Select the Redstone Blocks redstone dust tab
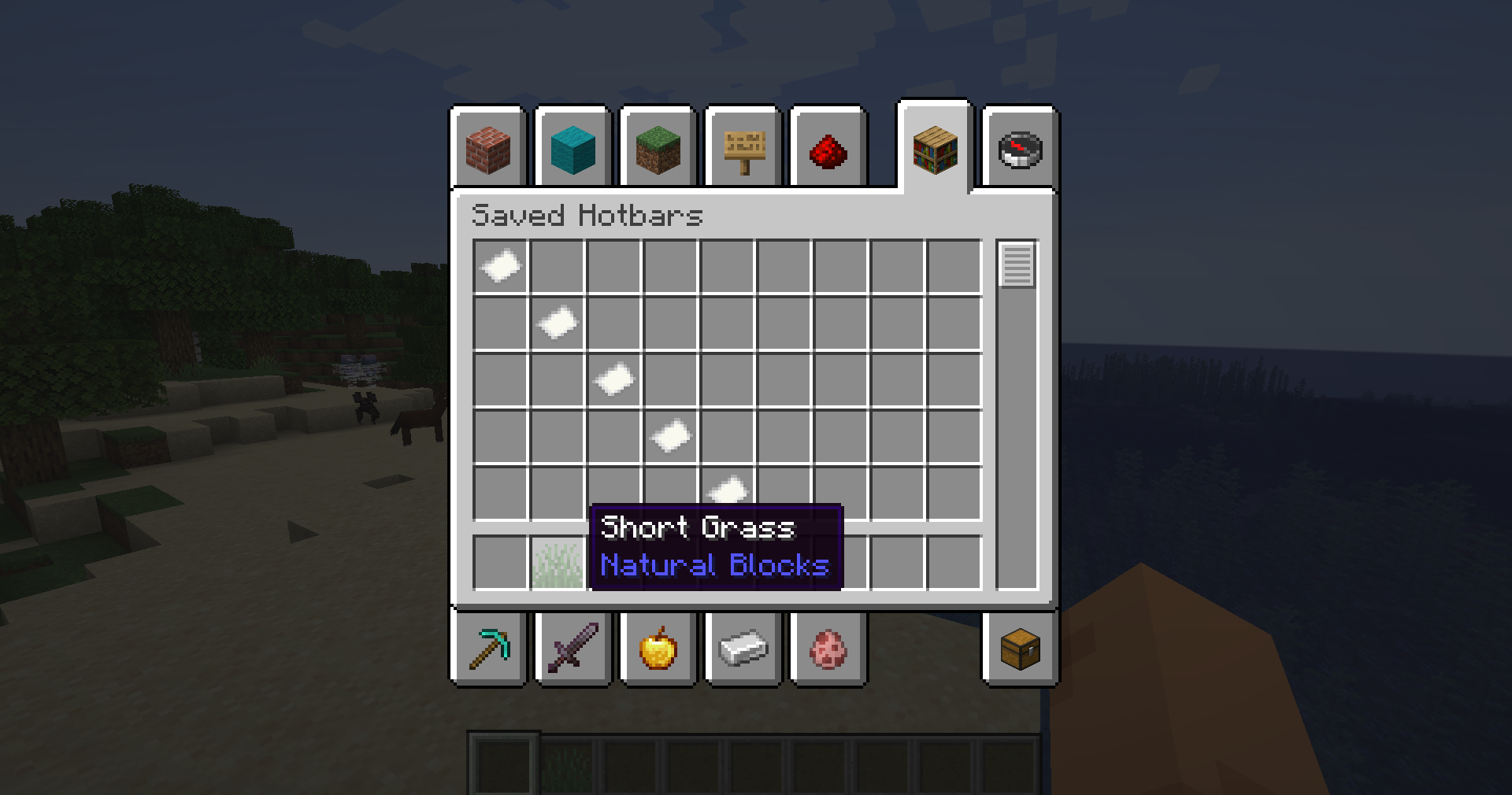This screenshot has width=1512, height=795. coord(828,150)
